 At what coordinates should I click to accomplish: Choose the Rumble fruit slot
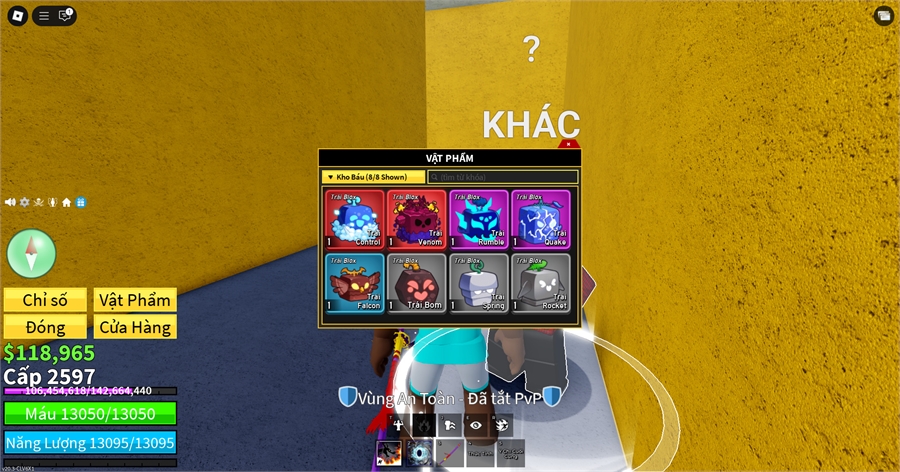[479, 219]
